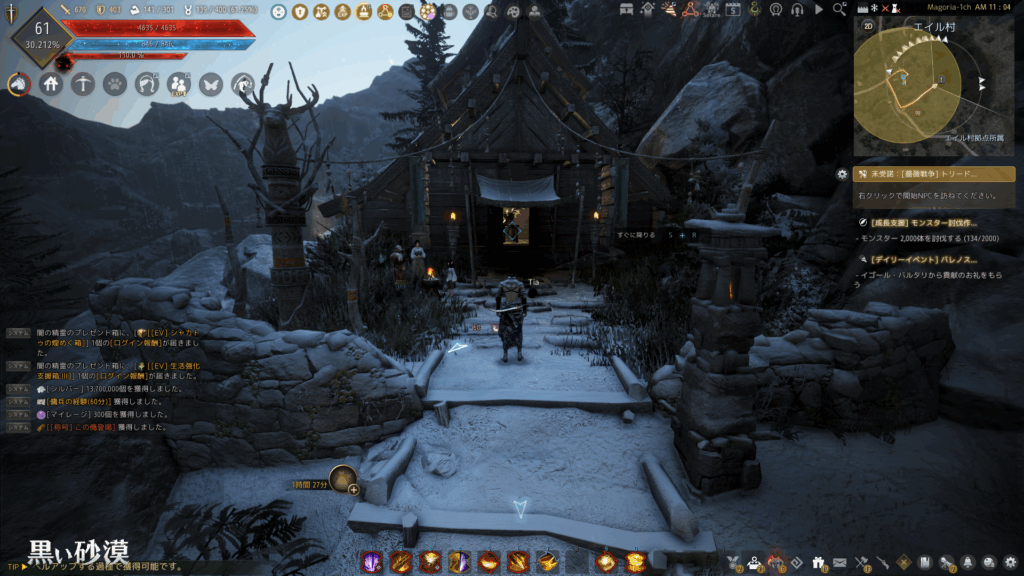Viewport: 1024px width, 576px height.
Task: Open the envelope mail icon
Action: (840, 562)
